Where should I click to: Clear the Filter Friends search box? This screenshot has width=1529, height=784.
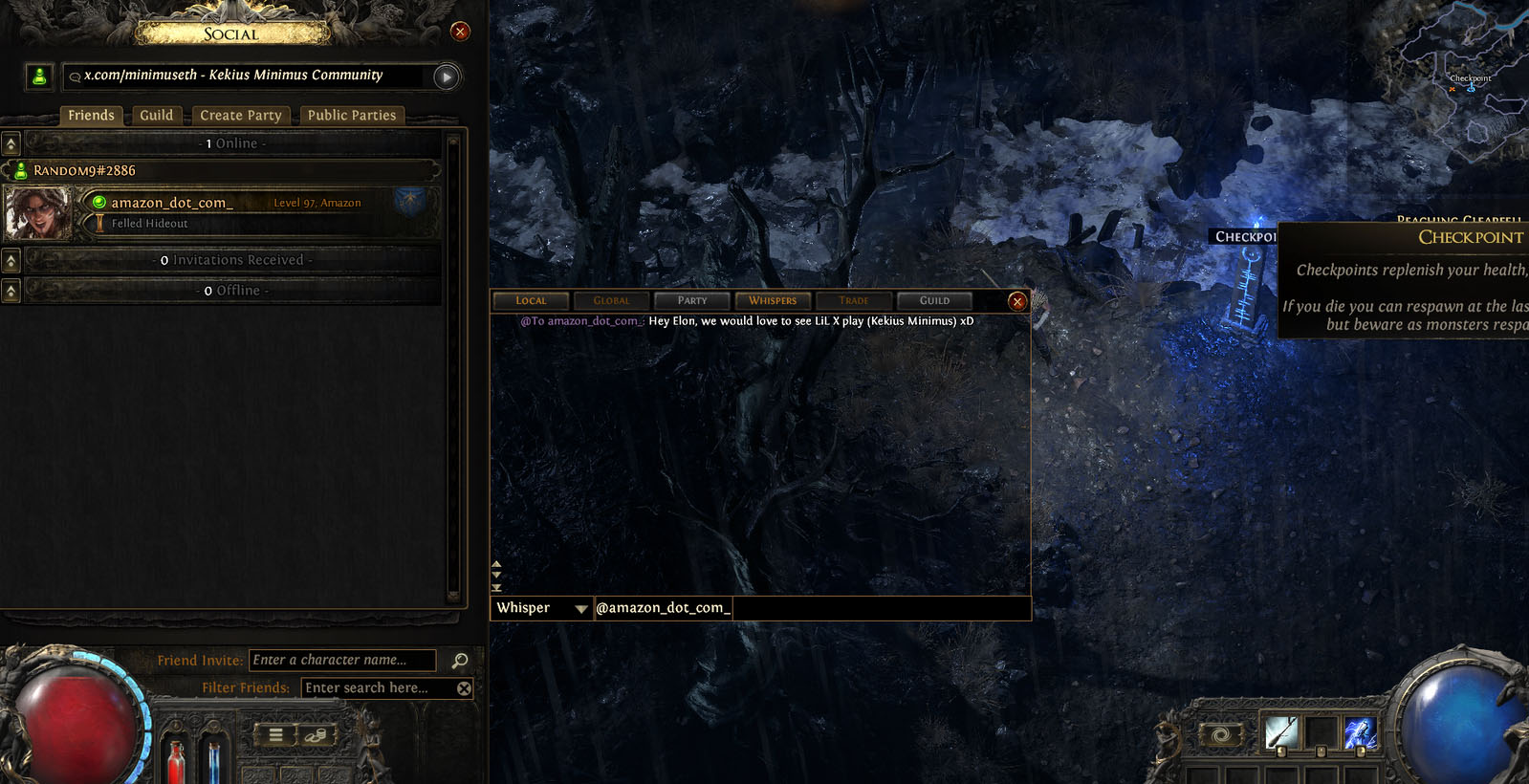464,688
